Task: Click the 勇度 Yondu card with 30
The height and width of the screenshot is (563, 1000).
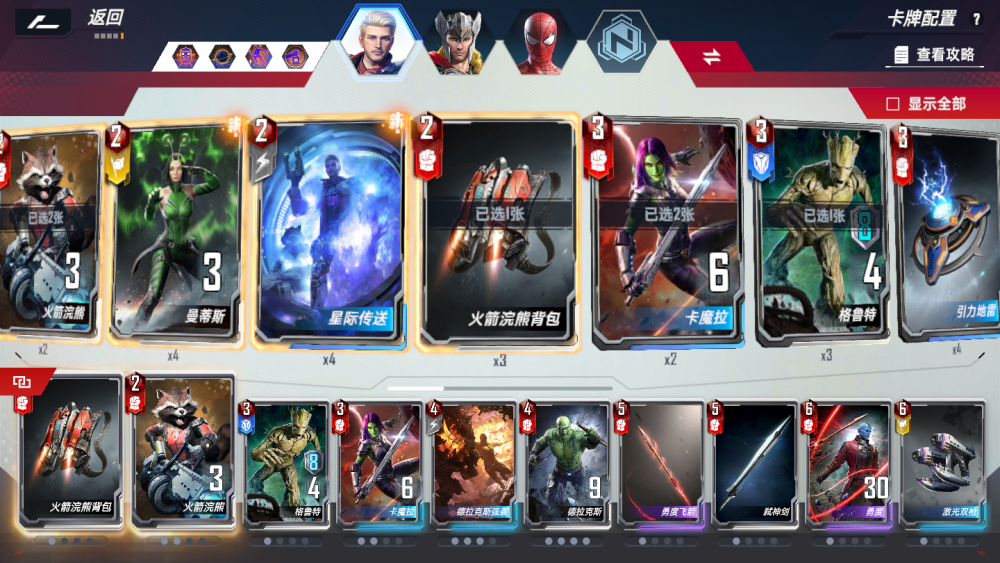Action: pos(844,464)
